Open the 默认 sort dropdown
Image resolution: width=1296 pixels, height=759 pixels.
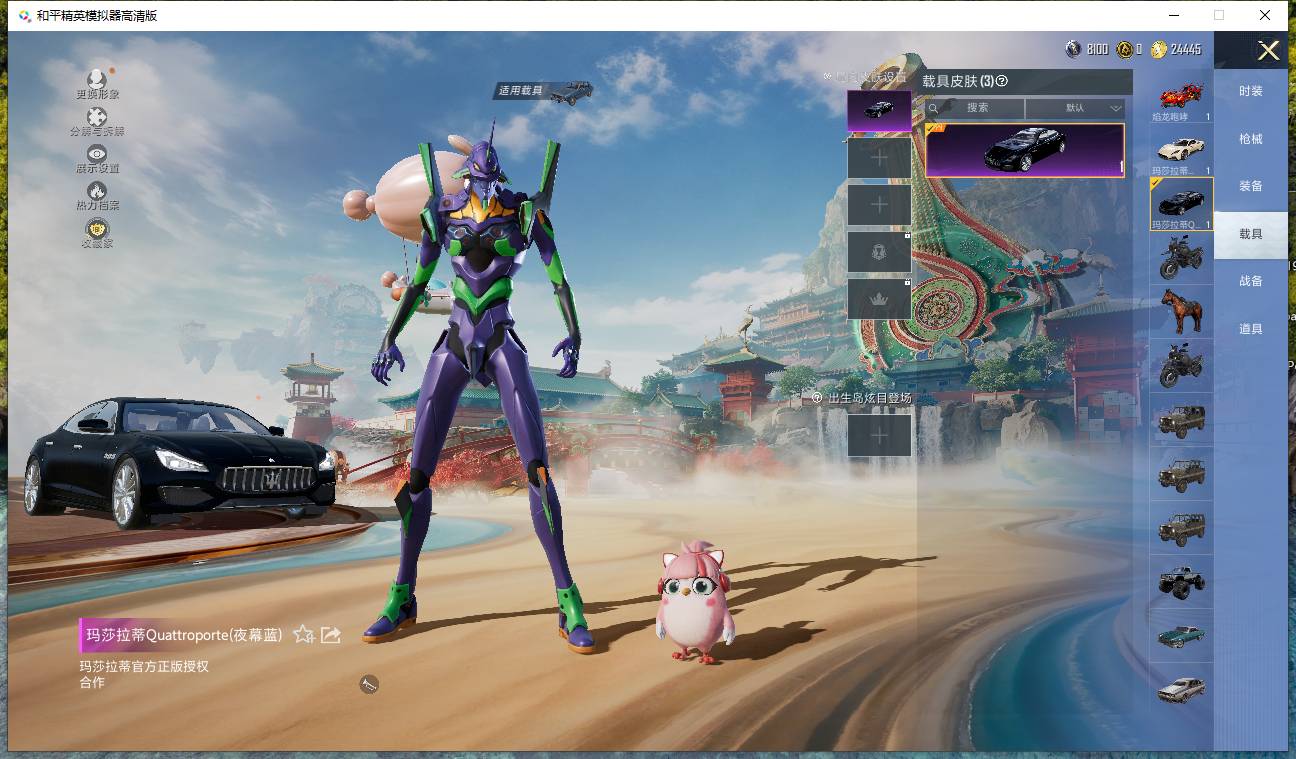point(1076,108)
